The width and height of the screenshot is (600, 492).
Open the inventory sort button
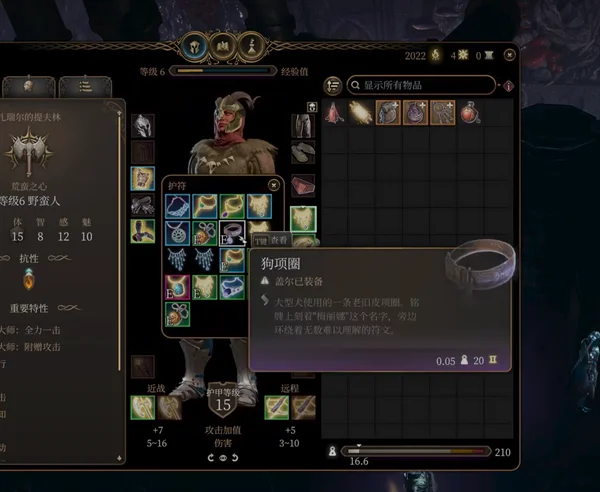point(333,85)
